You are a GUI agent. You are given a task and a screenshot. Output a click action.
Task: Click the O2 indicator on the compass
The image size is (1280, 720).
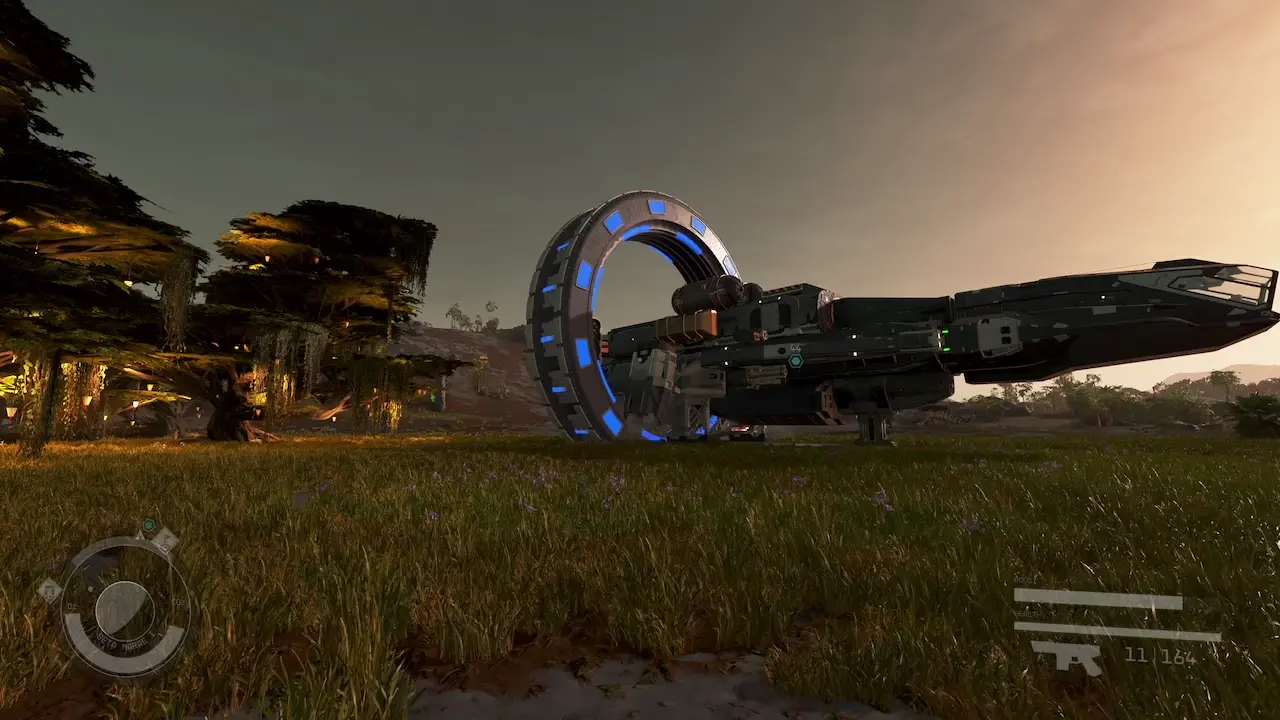(x=71, y=605)
